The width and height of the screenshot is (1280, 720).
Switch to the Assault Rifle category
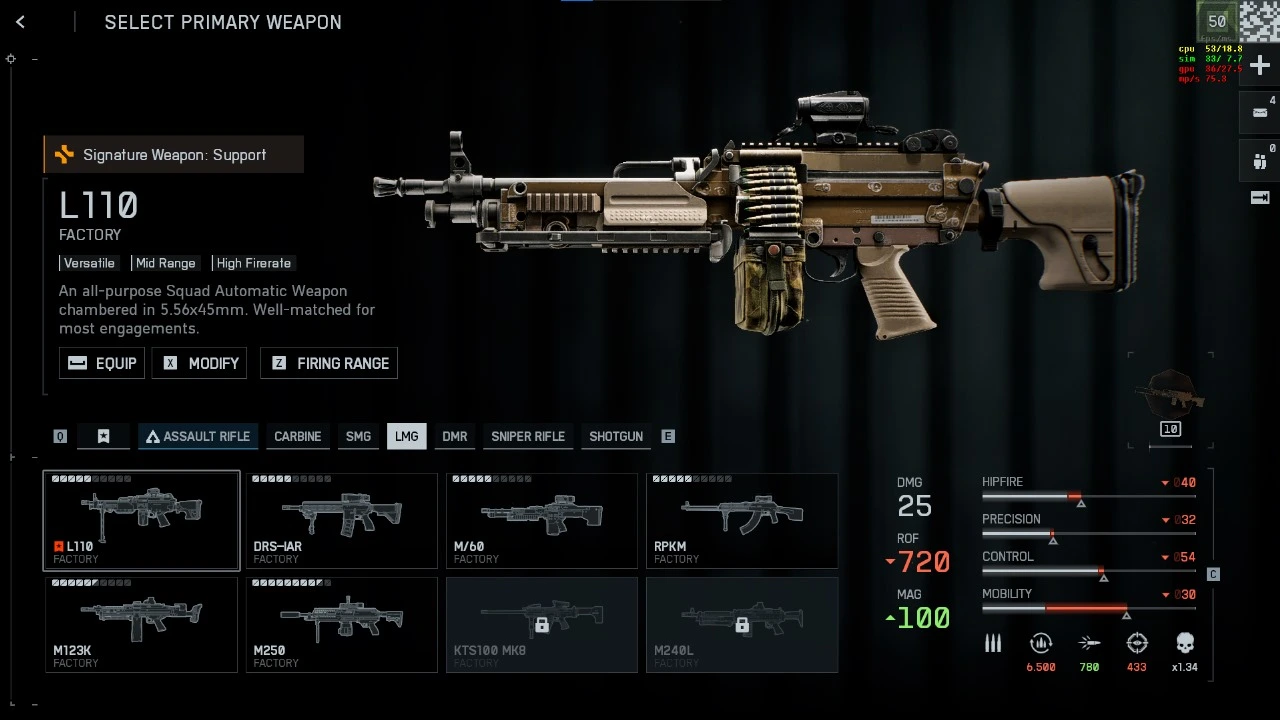[x=198, y=436]
